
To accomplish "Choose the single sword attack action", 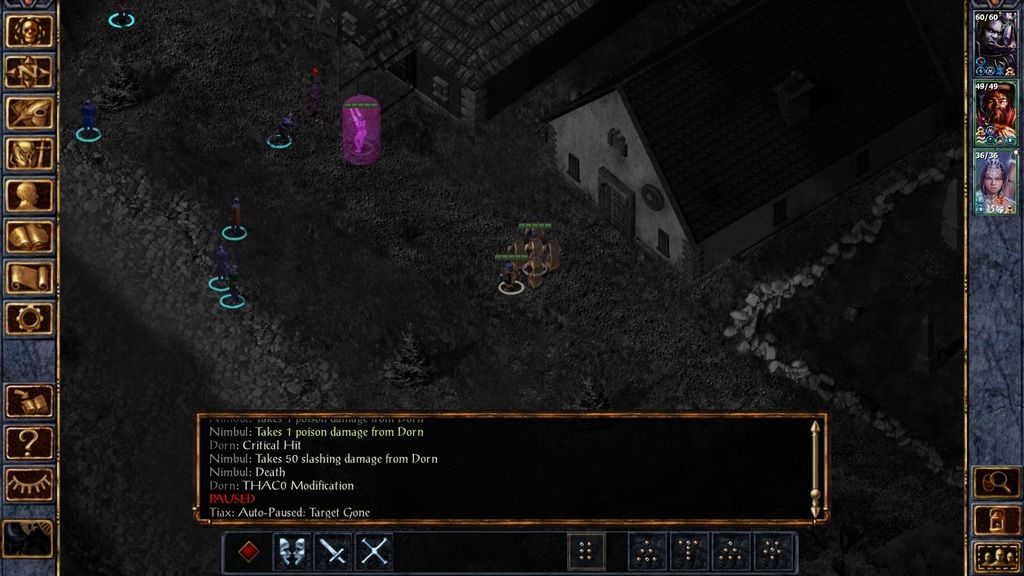I will coord(333,551).
